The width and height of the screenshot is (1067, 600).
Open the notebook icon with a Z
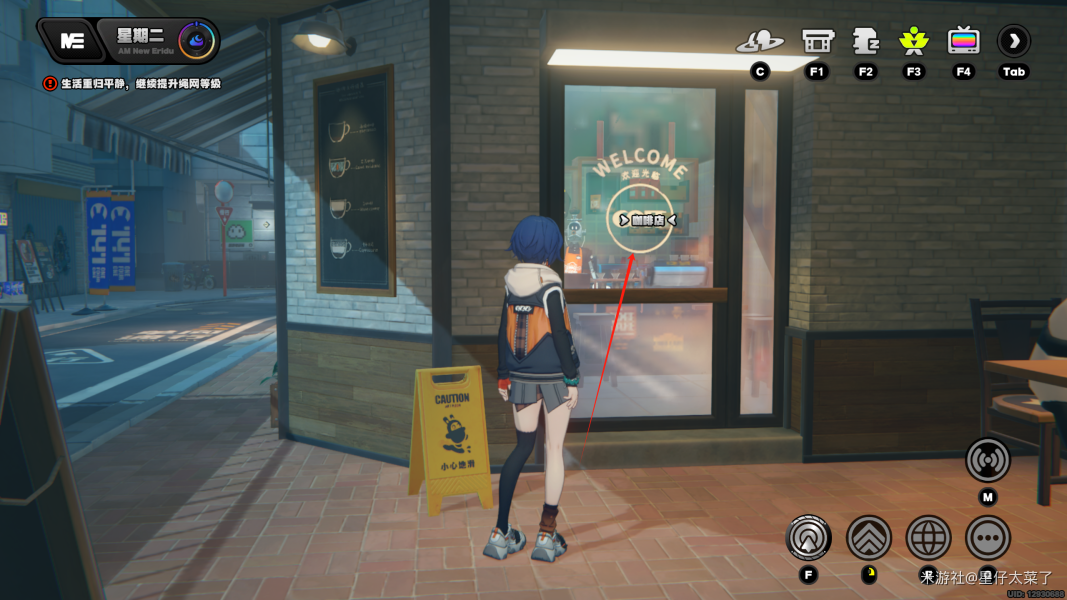pyautogui.click(x=865, y=41)
